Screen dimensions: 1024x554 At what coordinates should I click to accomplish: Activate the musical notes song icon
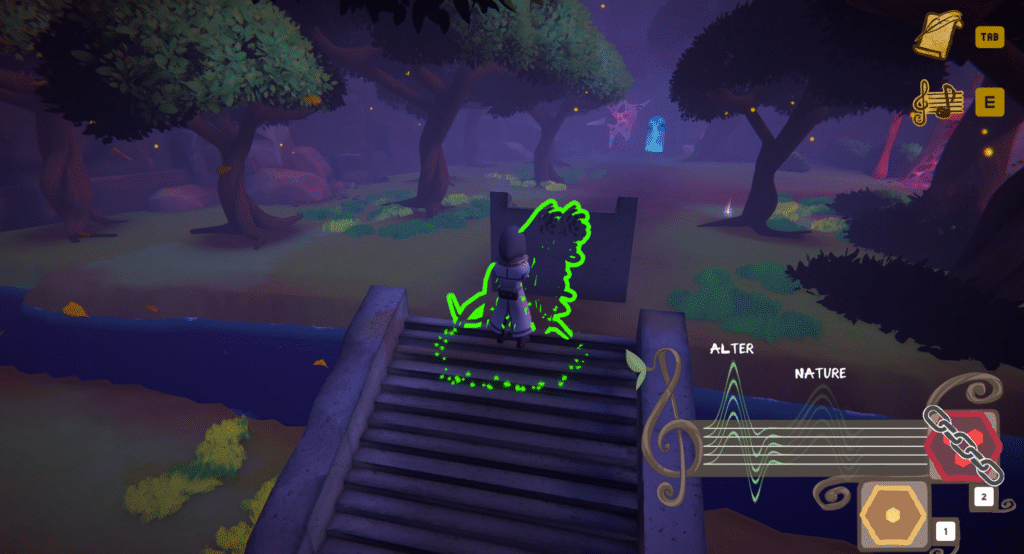[937, 102]
